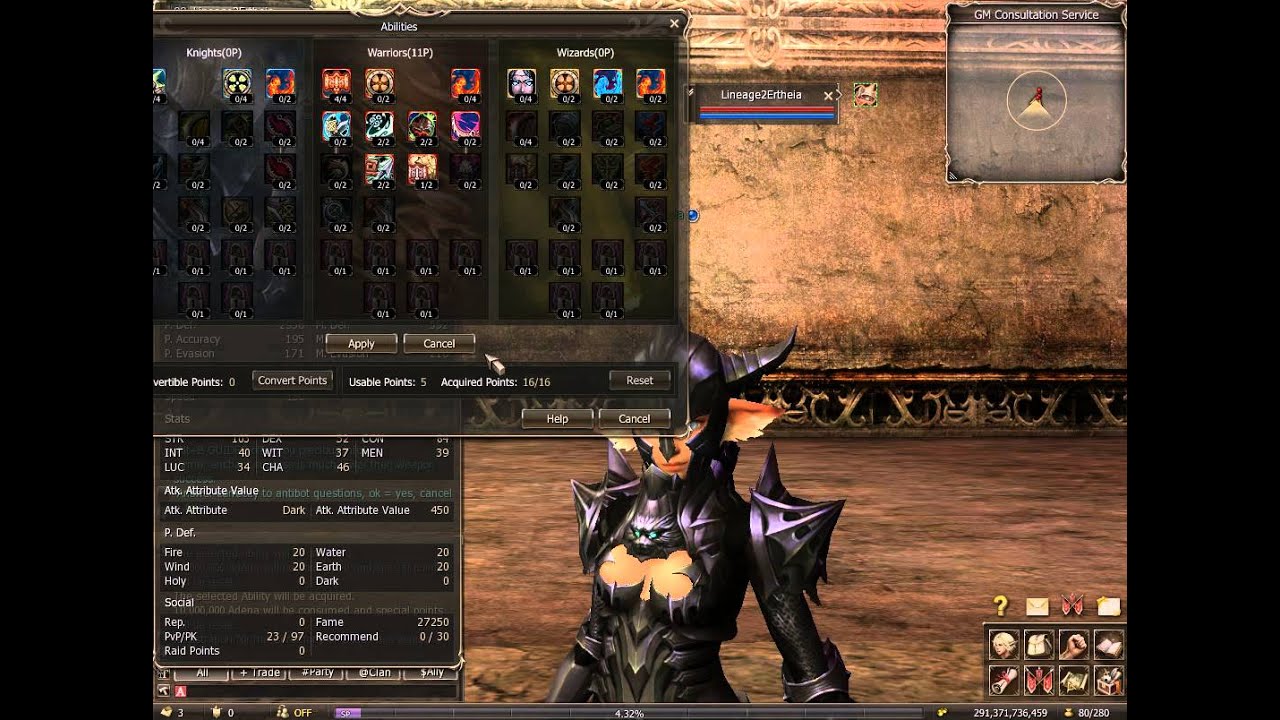
Task: Open the inventory bag icon
Action: 1037,645
